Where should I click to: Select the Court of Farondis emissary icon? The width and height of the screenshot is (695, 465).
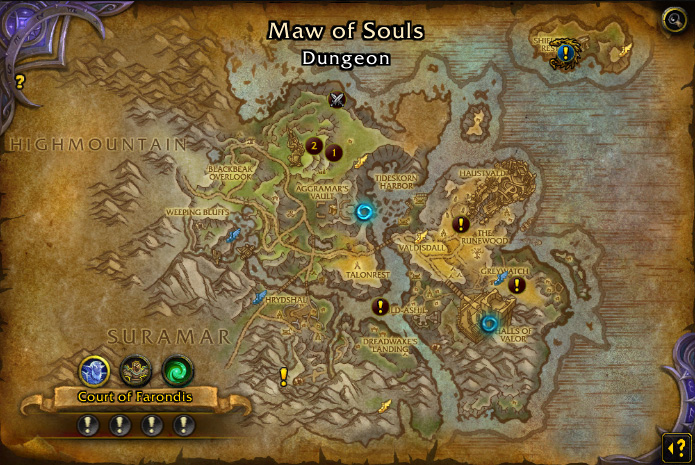94,371
